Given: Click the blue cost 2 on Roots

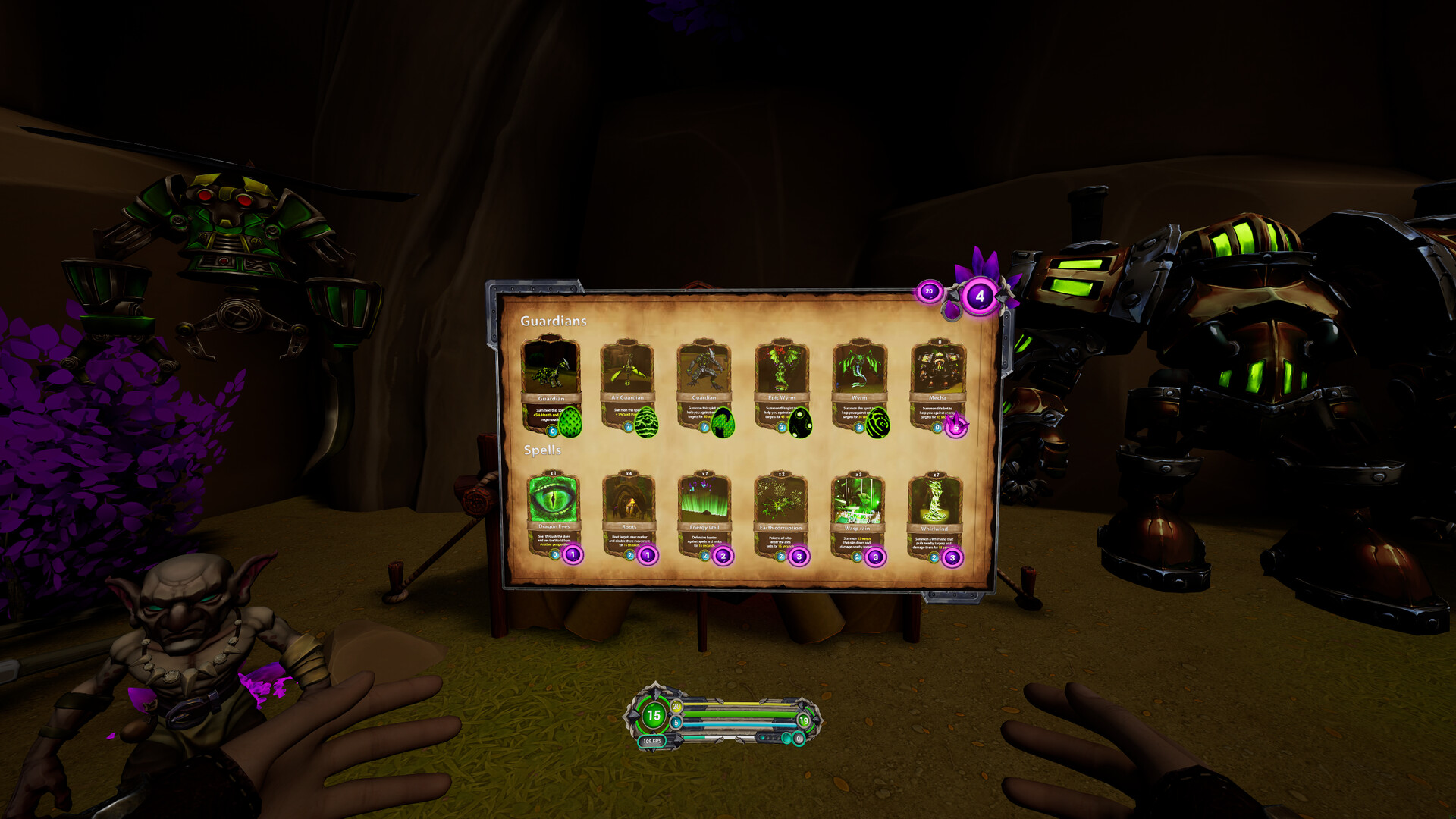Looking at the screenshot, I should (629, 555).
